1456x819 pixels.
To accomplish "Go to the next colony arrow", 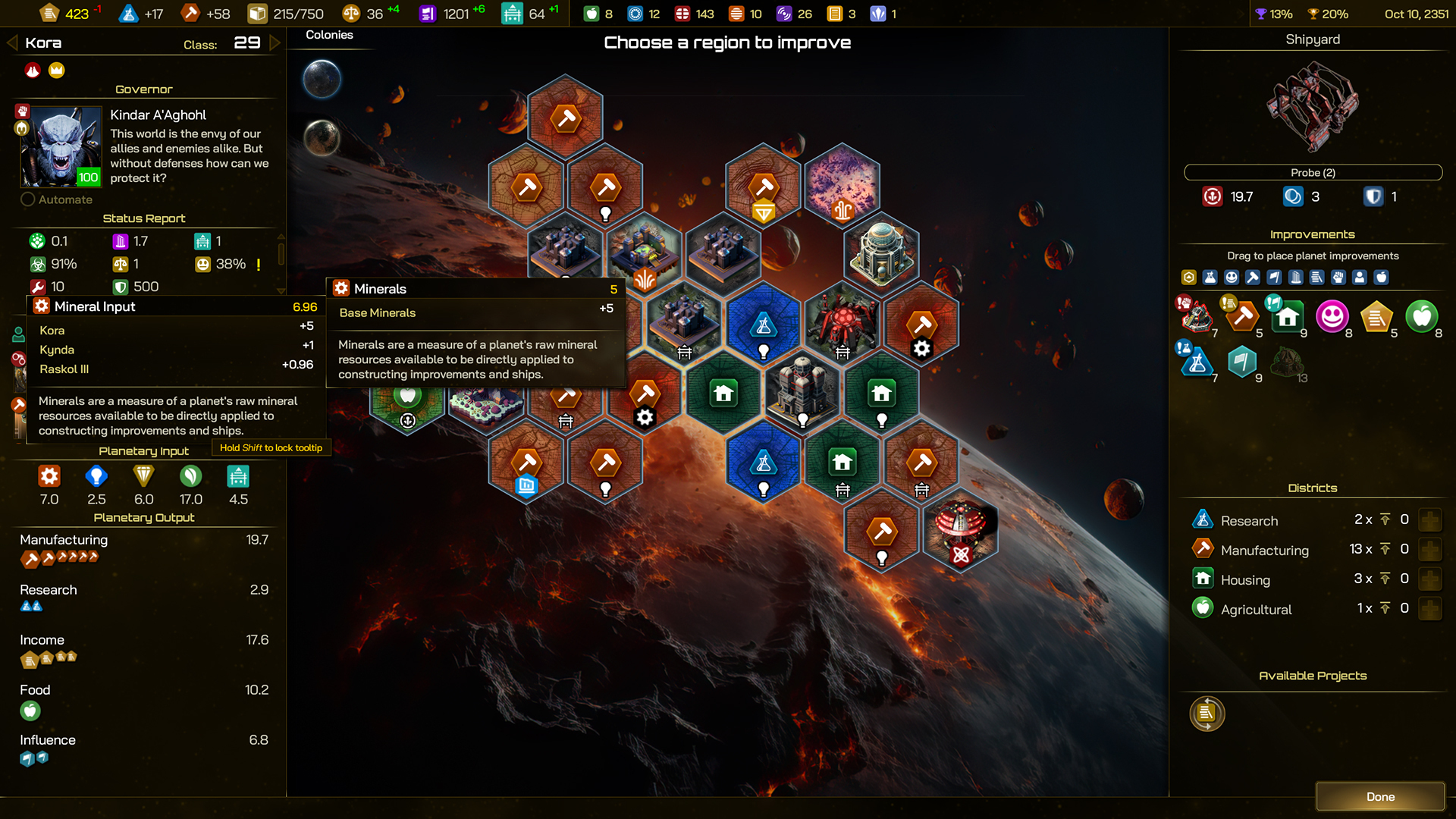I will (275, 43).
